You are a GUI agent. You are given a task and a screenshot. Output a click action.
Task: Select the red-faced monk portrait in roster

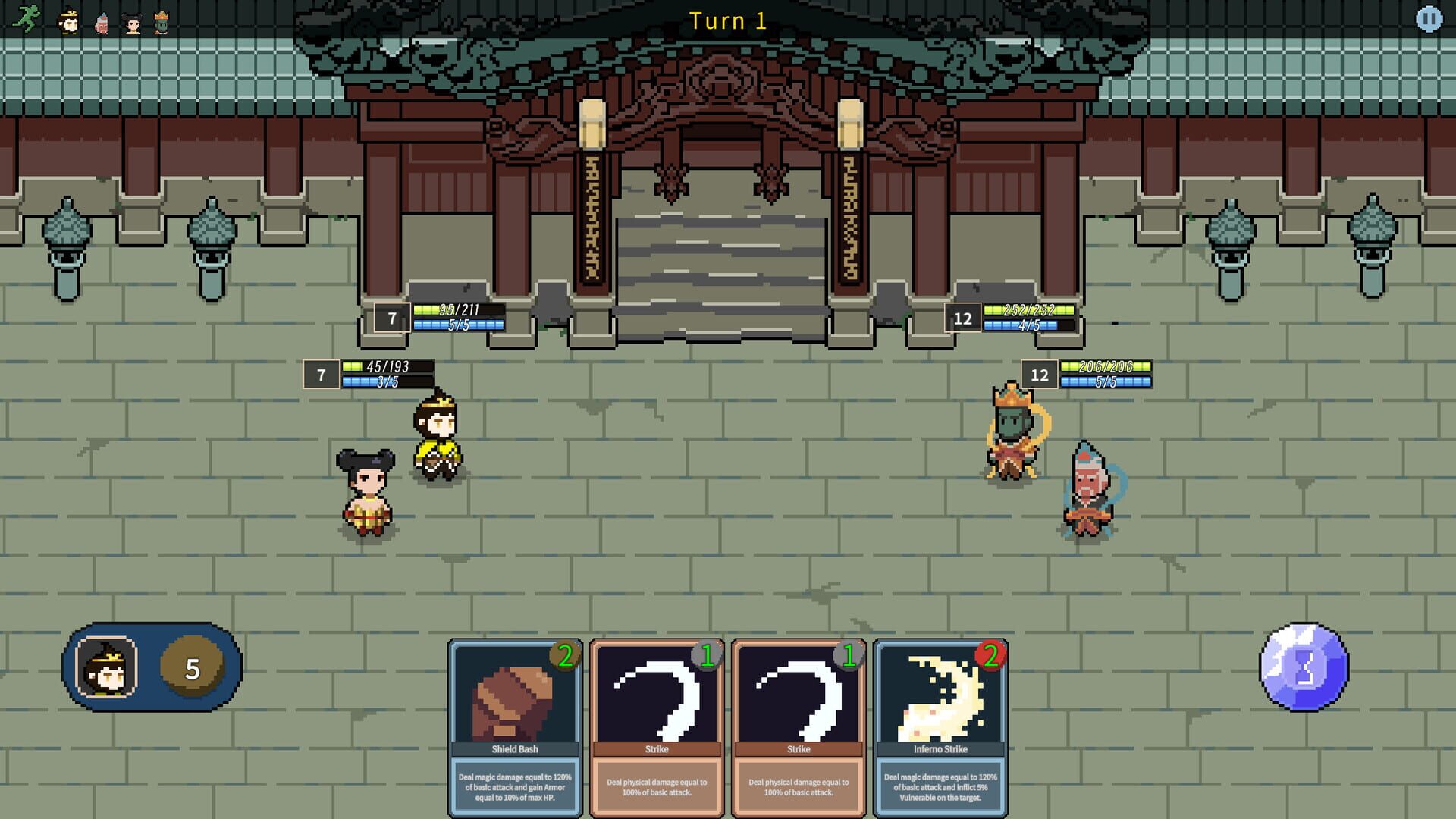click(x=103, y=21)
